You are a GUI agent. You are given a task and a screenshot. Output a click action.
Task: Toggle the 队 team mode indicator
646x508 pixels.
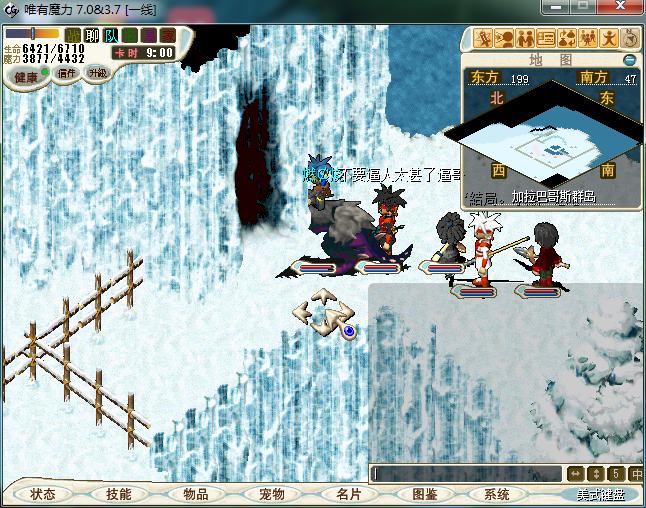point(111,36)
